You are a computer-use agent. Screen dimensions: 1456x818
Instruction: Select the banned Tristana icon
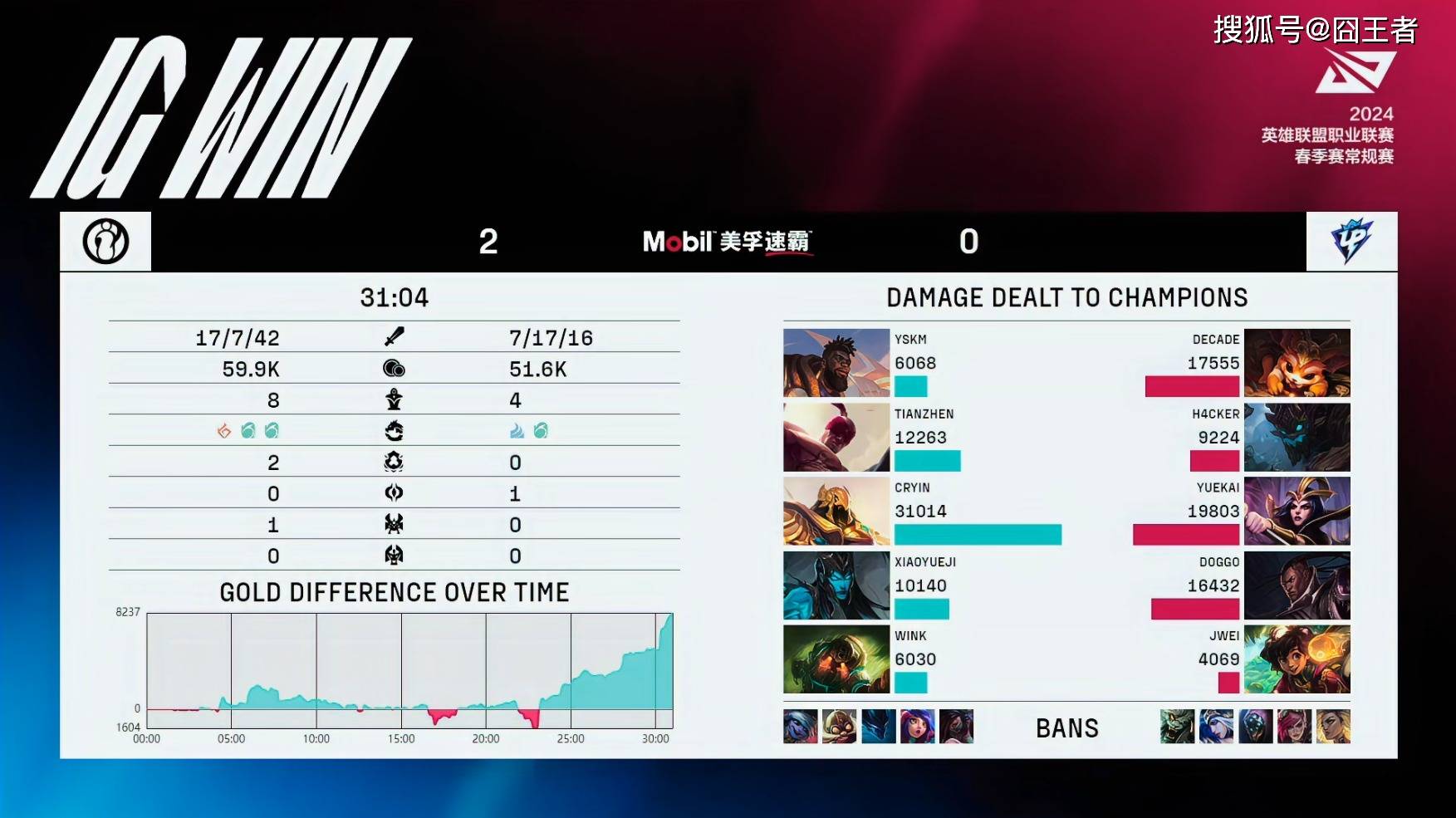click(x=839, y=727)
